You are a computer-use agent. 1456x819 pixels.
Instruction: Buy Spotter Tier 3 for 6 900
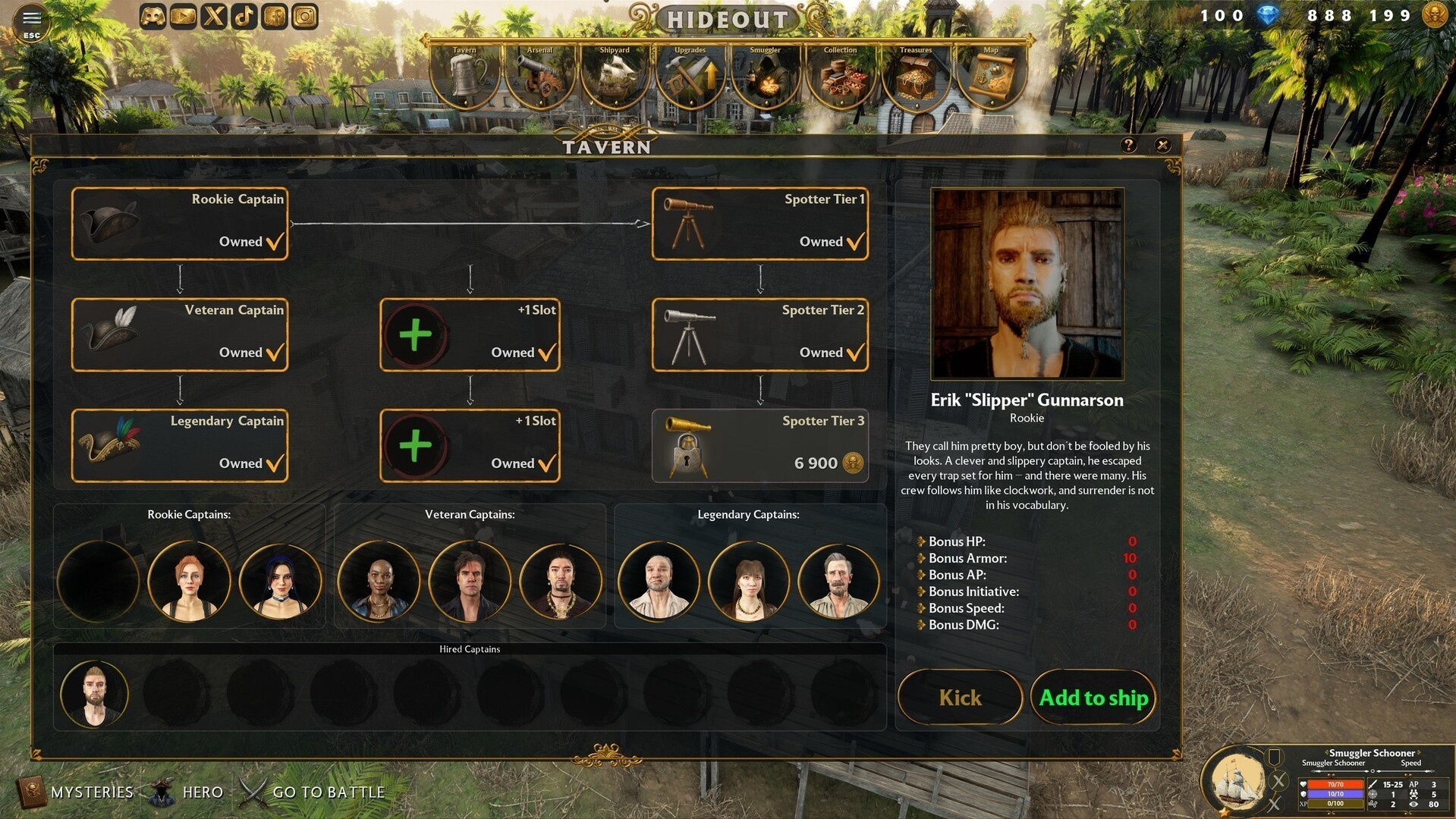point(760,446)
